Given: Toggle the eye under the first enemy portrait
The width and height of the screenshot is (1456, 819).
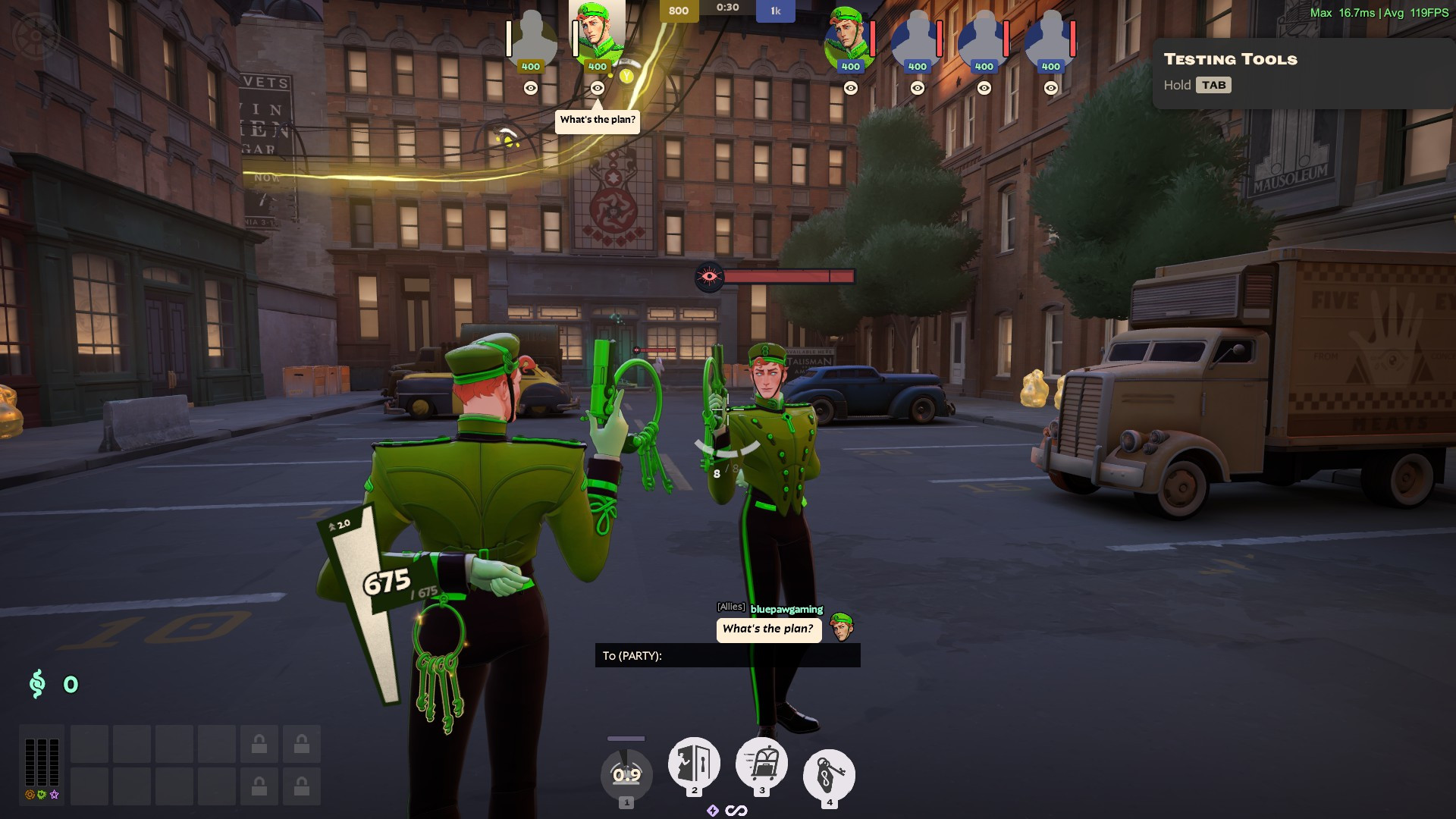Looking at the screenshot, I should (851, 88).
